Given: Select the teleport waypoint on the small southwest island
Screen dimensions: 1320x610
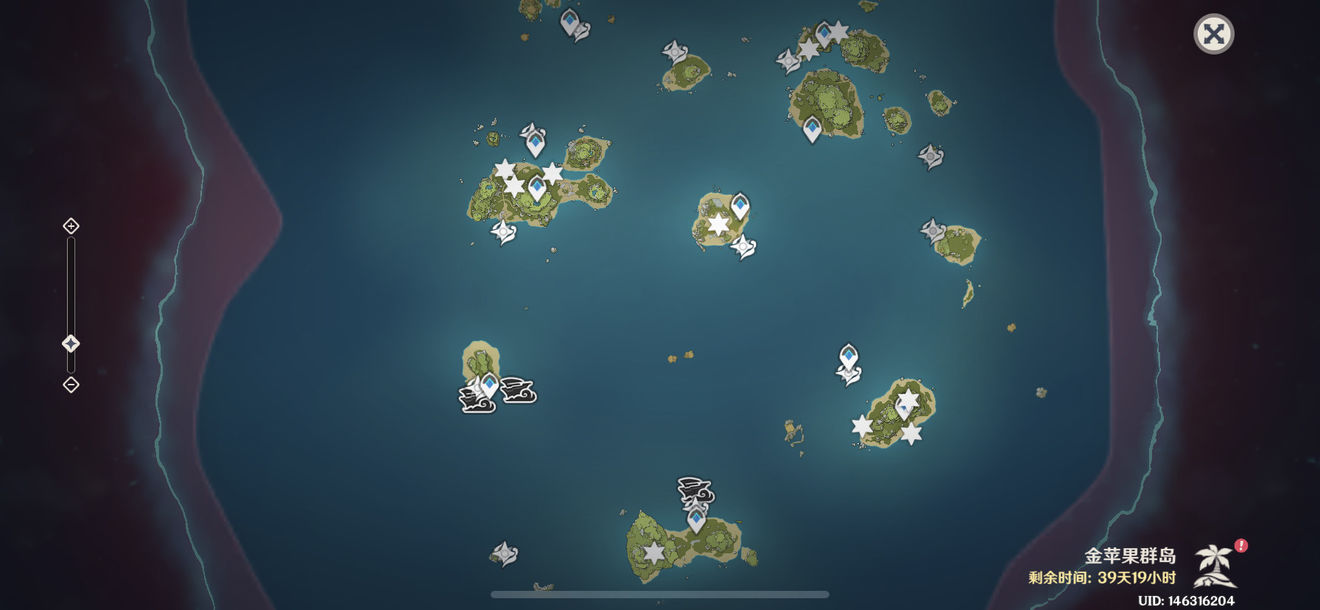Looking at the screenshot, I should tap(489, 384).
